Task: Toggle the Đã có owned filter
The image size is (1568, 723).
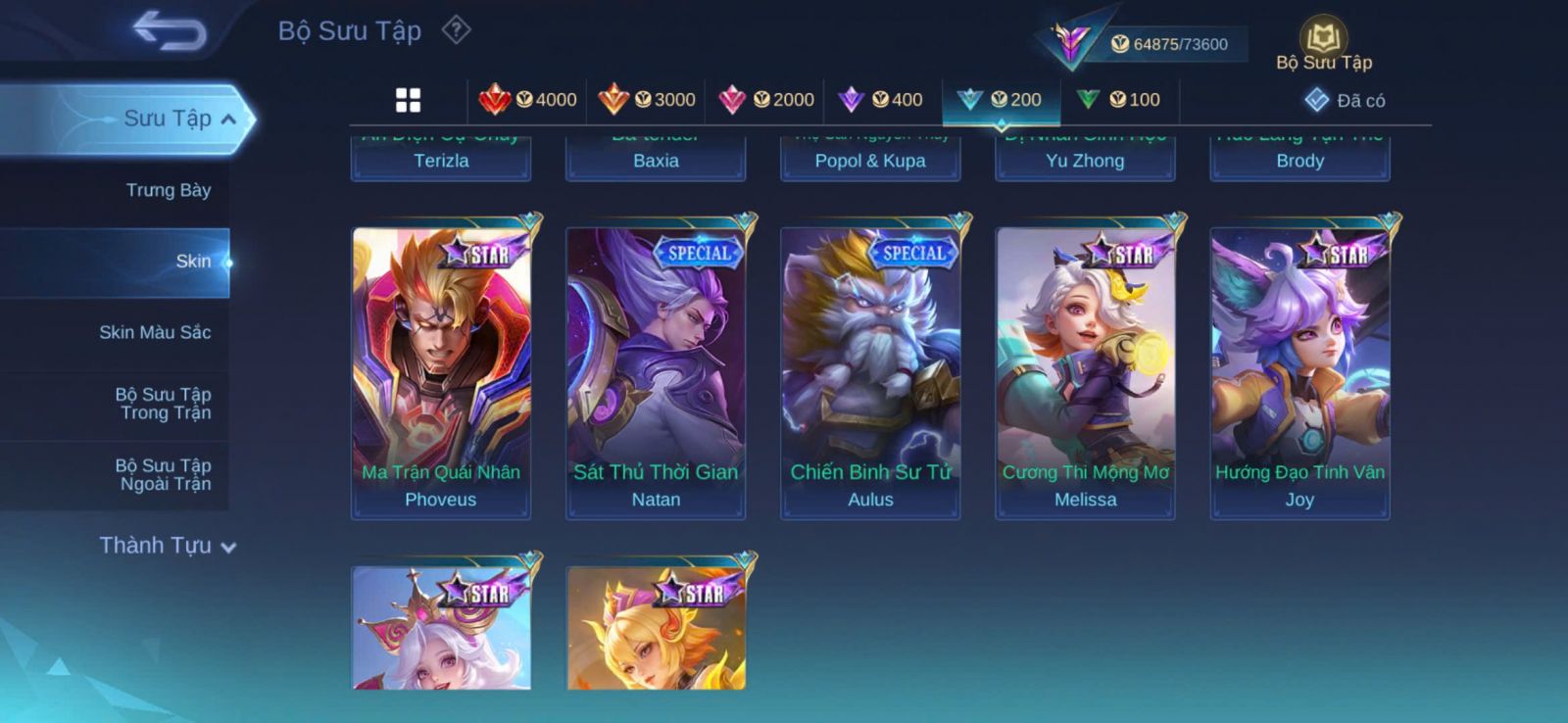Action: click(1346, 101)
